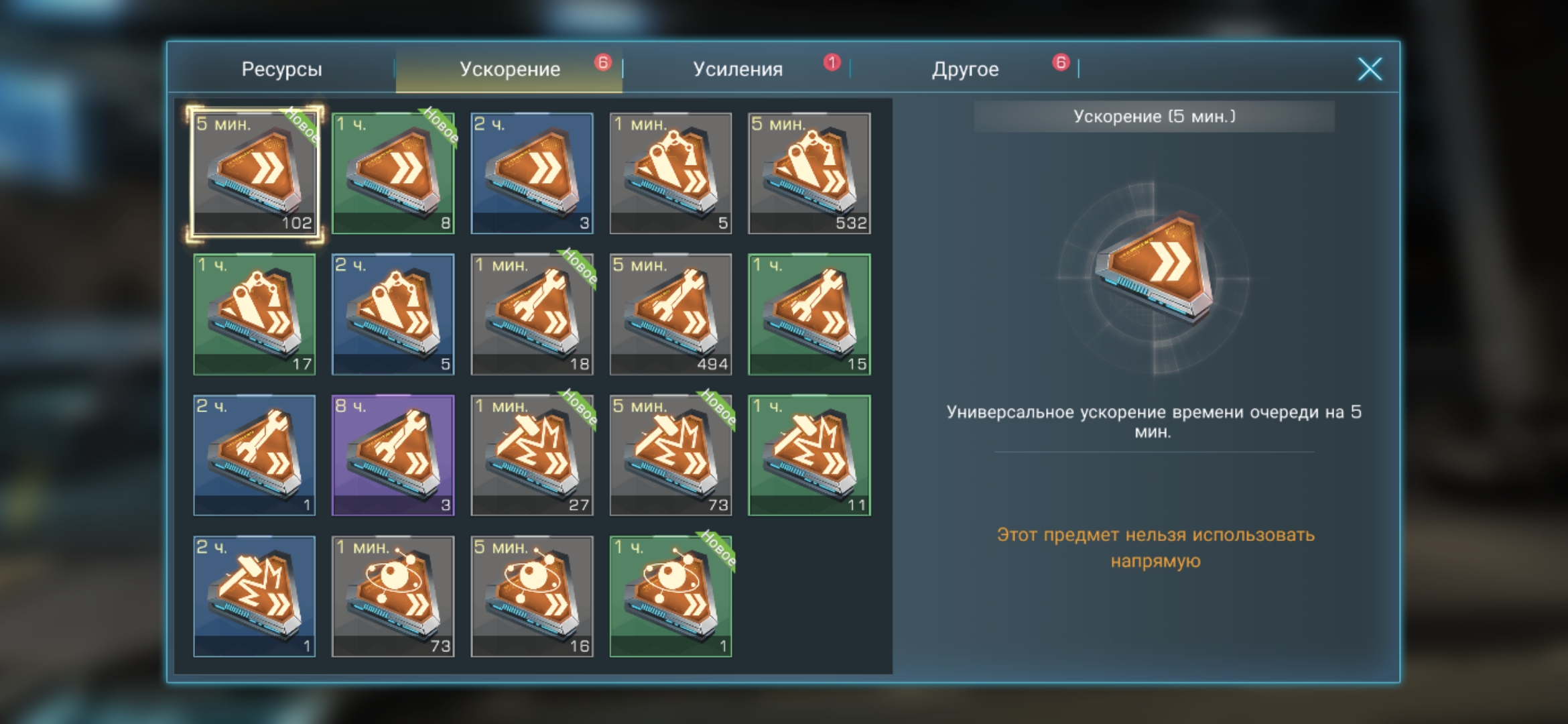Screen dimensions: 1568x724
Task: Select the 5 мин. research atom speedup, count 16
Action: pos(532,596)
